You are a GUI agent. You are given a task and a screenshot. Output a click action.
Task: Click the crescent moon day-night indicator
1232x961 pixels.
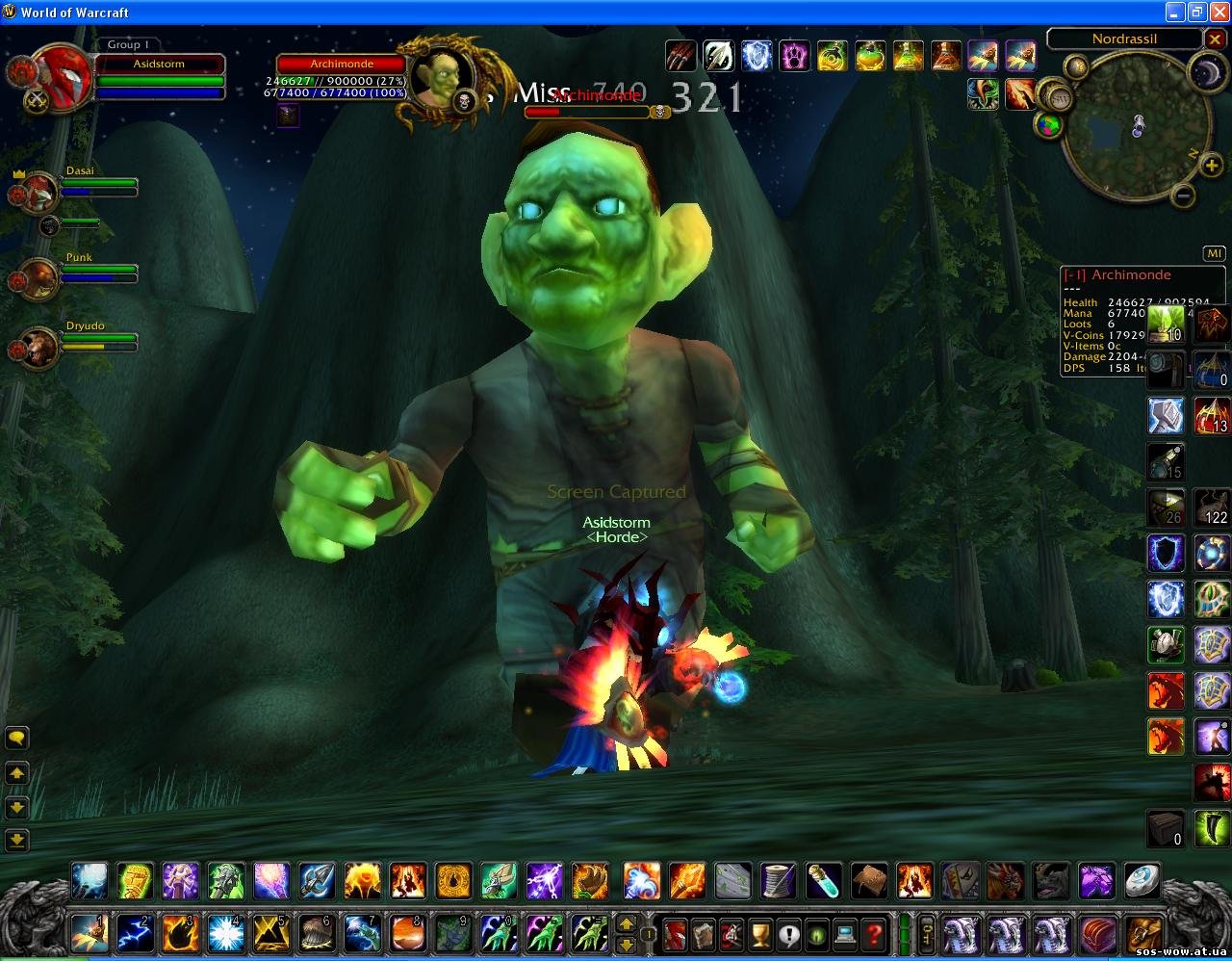pos(1205,72)
